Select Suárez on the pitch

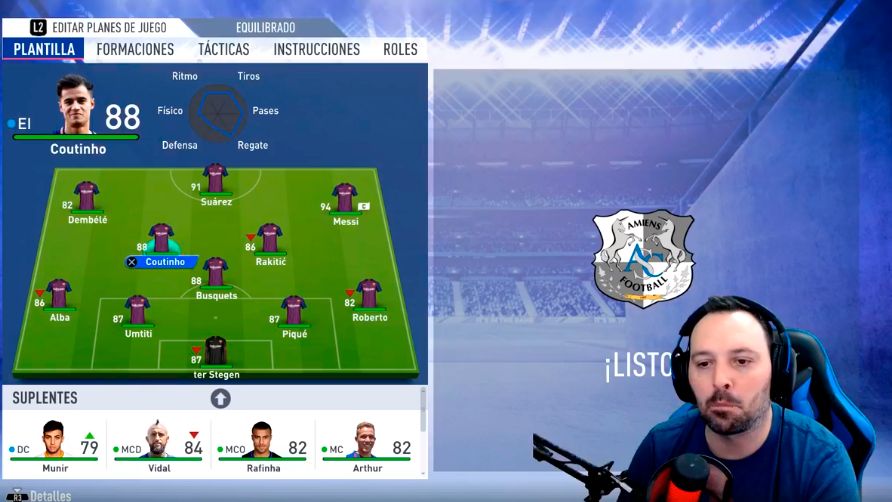pos(215,180)
